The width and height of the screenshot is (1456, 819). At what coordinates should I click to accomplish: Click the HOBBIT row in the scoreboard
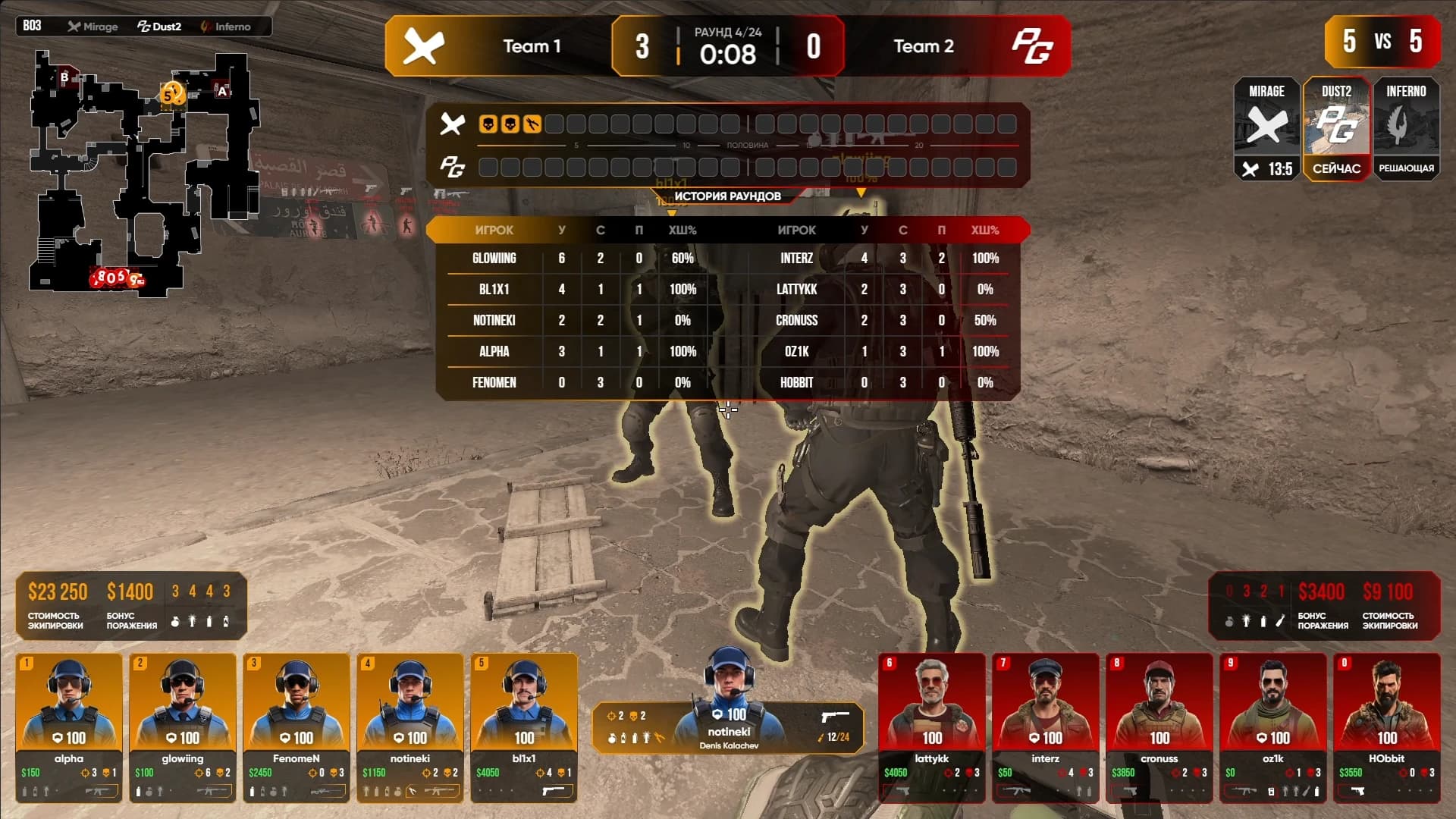pyautogui.click(x=880, y=383)
